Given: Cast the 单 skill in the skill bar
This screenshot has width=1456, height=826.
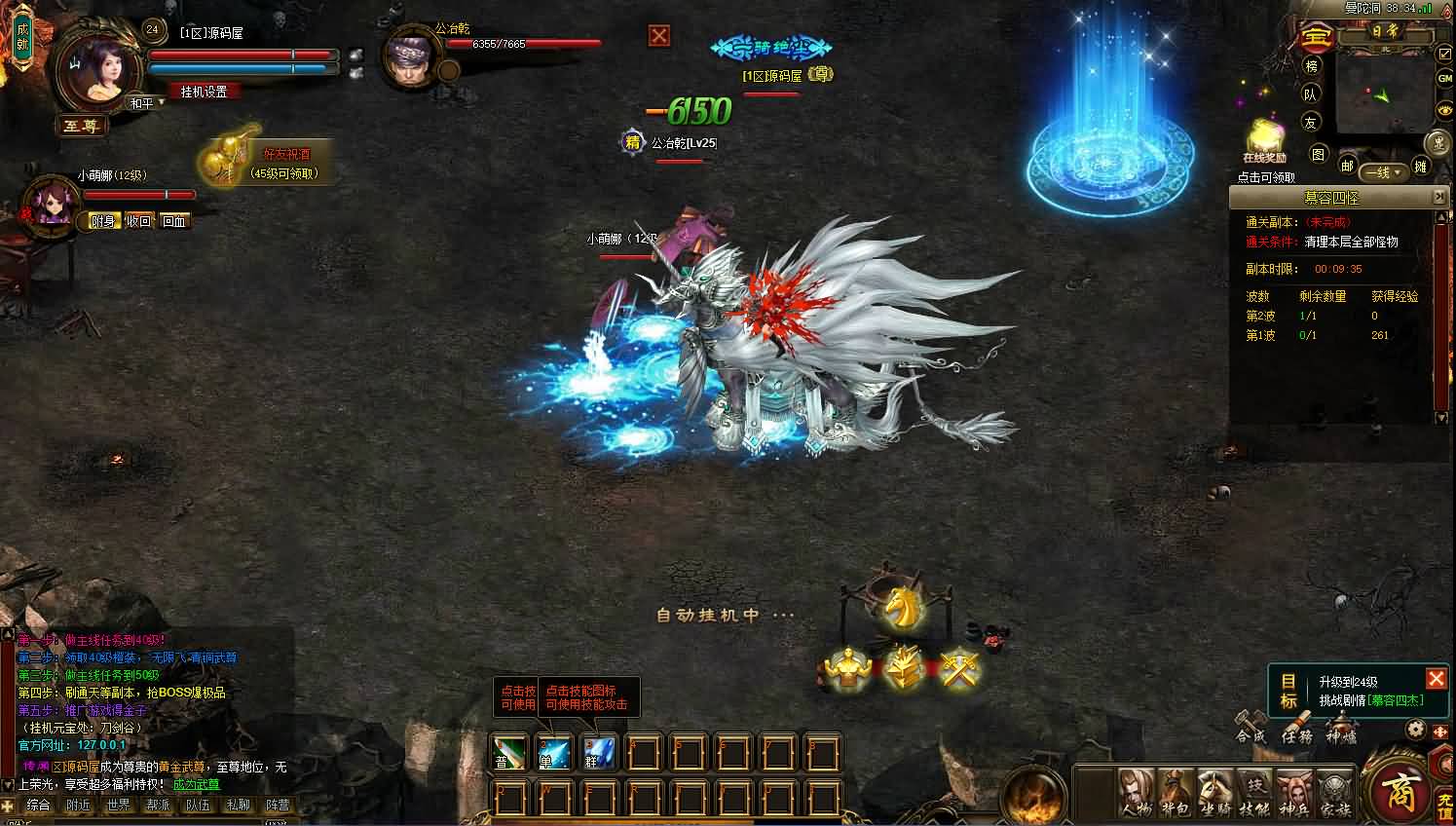Looking at the screenshot, I should [x=553, y=752].
